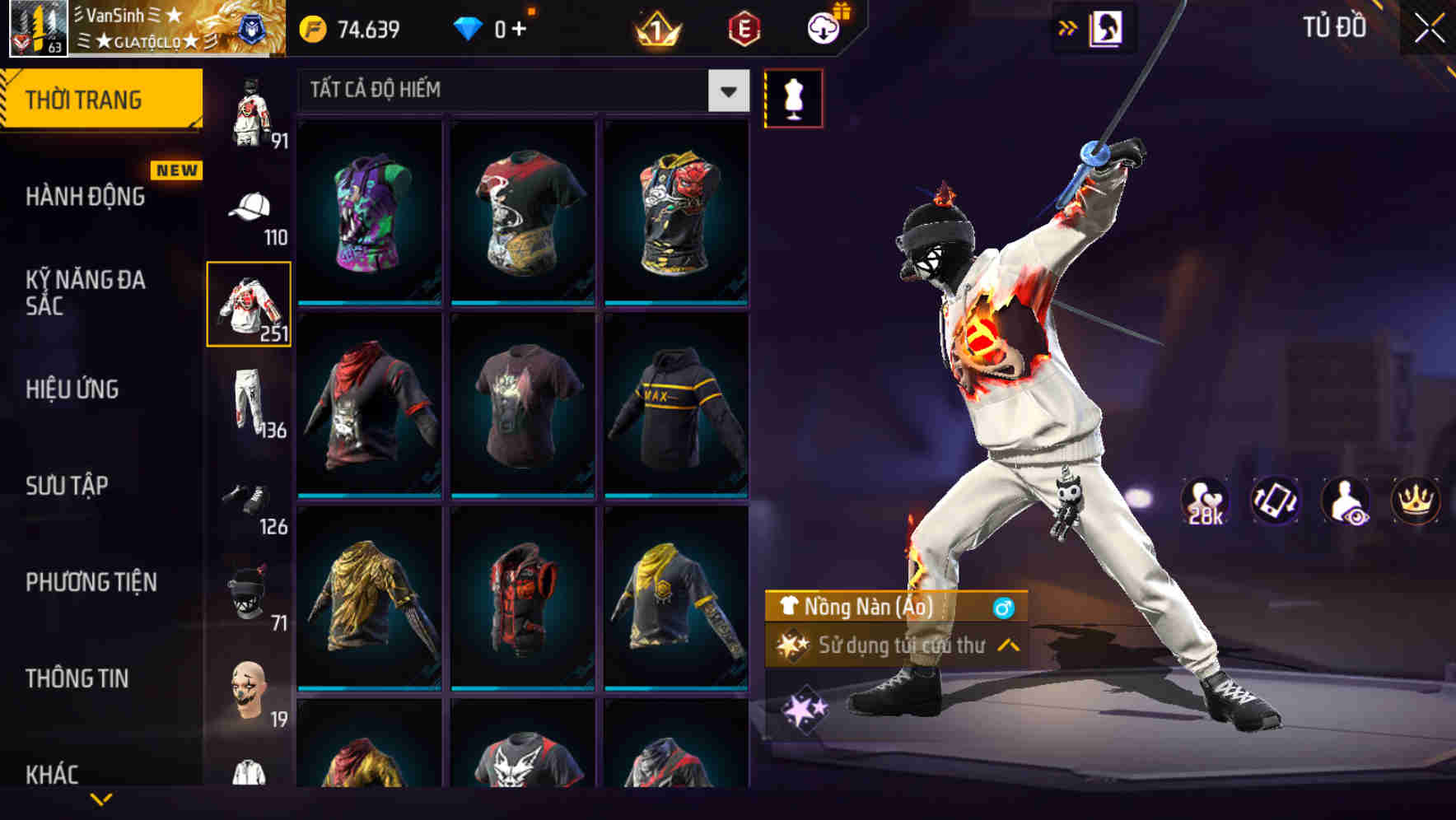1456x820 pixels.
Task: Click the character view eye icon
Action: tap(1346, 502)
